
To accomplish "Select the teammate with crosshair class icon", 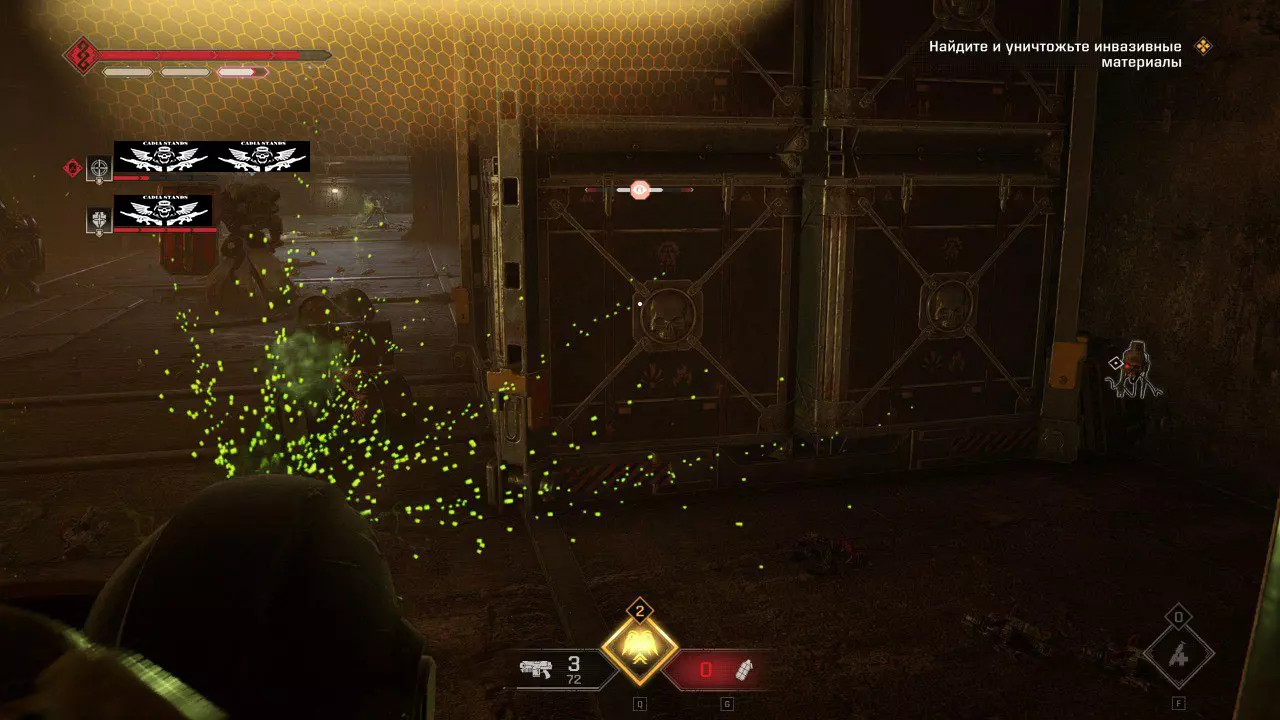I will point(99,168).
